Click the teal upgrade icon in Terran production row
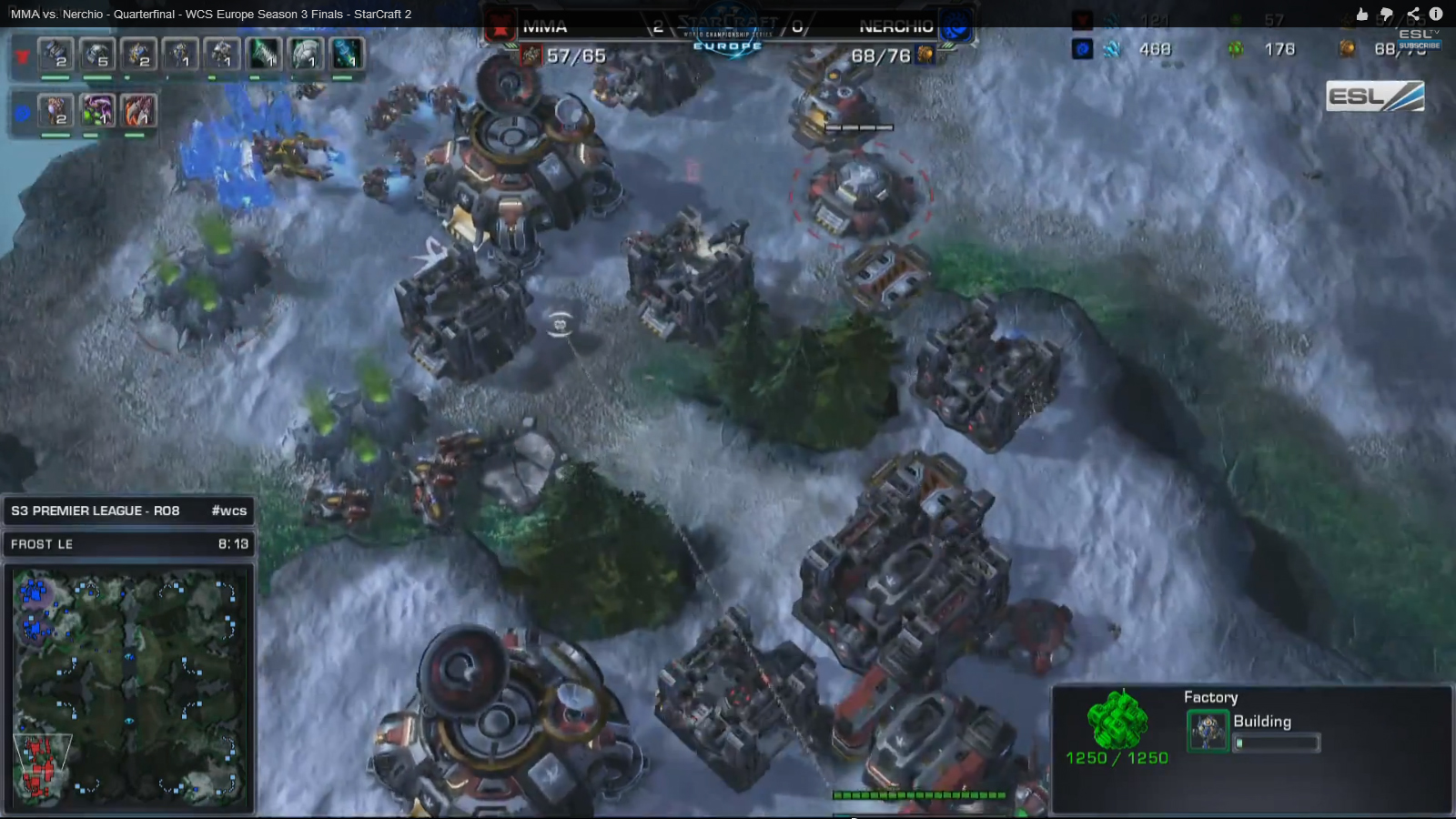Image resolution: width=1456 pixels, height=819 pixels. [346, 55]
